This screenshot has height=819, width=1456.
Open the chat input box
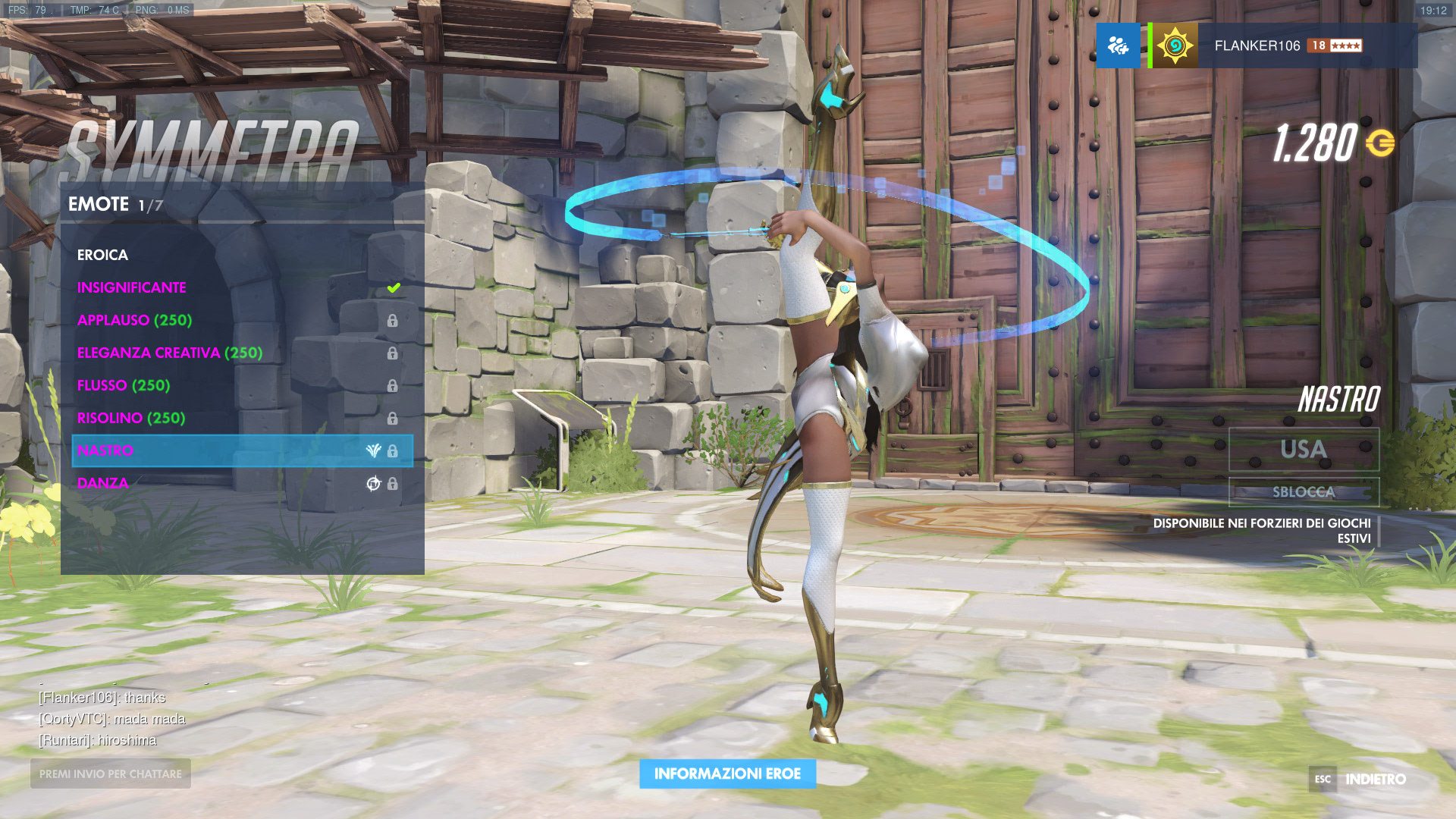[111, 773]
